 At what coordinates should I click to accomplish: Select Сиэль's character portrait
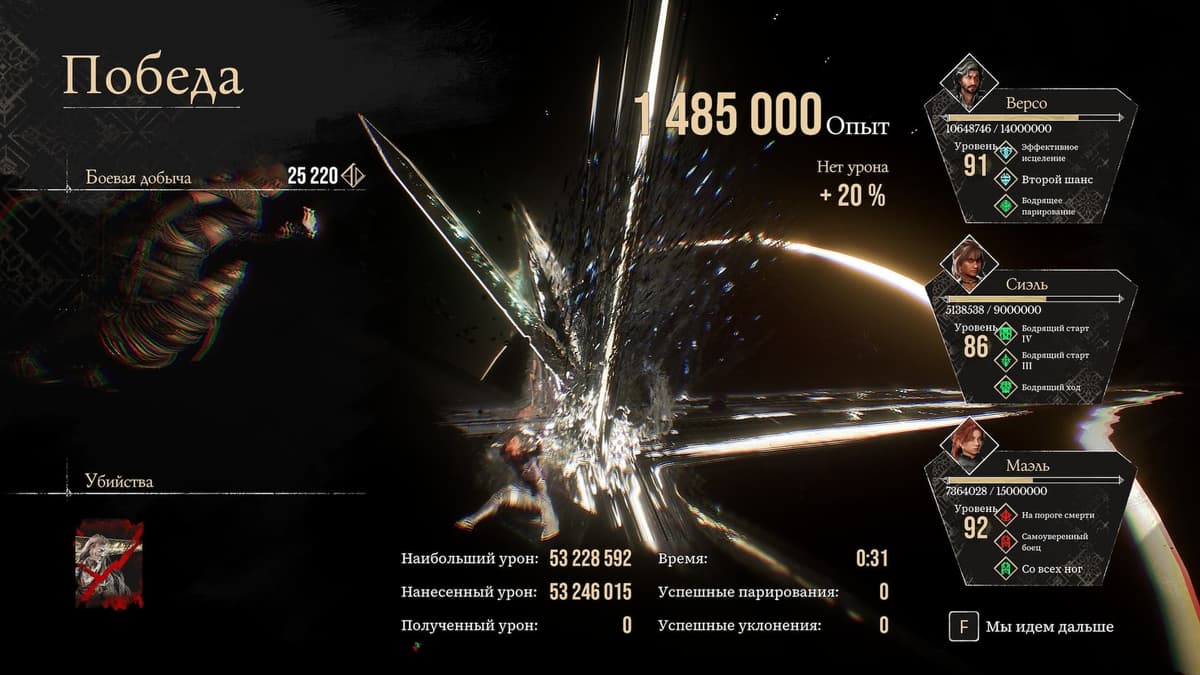click(x=966, y=264)
